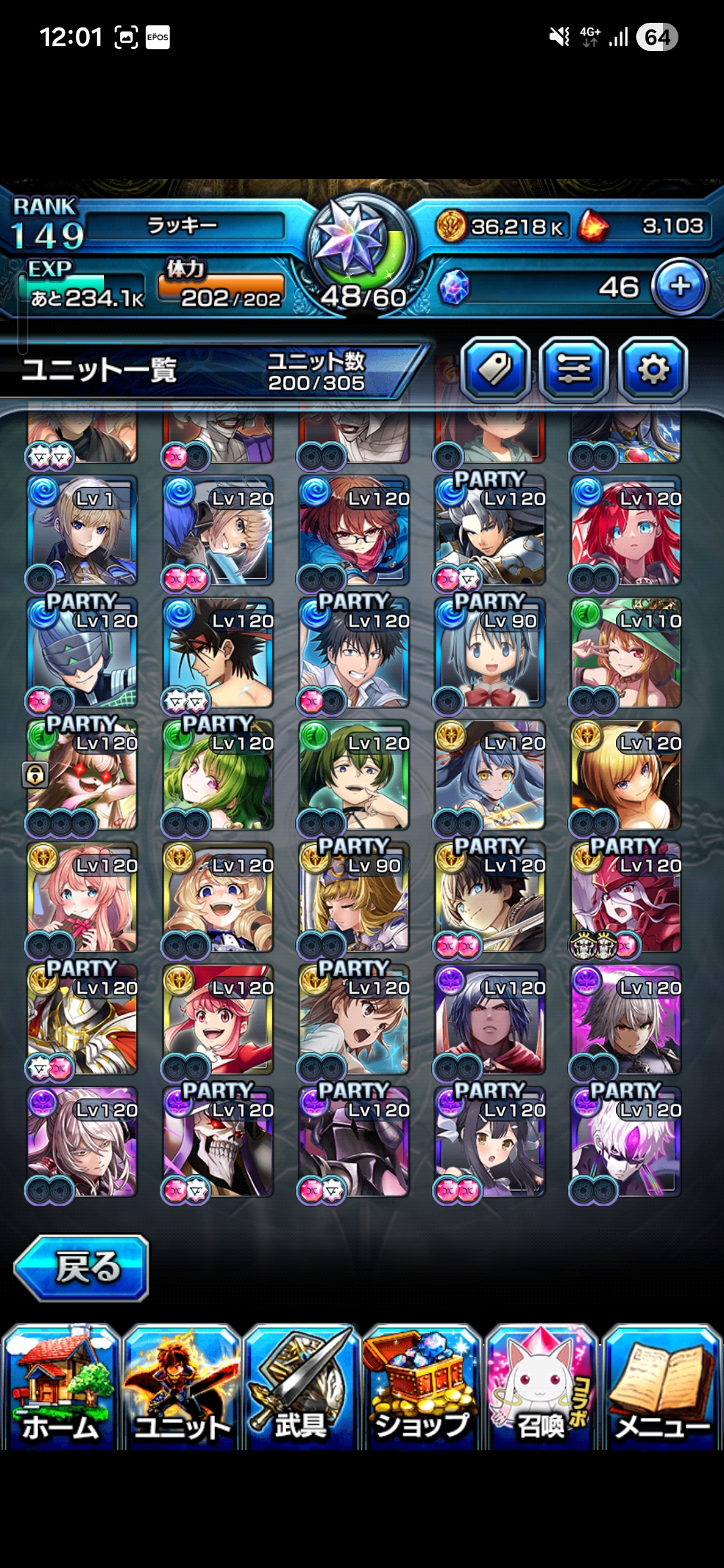Select the locked brown raccoon-like unit
The image size is (724, 1568).
pyautogui.click(x=82, y=775)
